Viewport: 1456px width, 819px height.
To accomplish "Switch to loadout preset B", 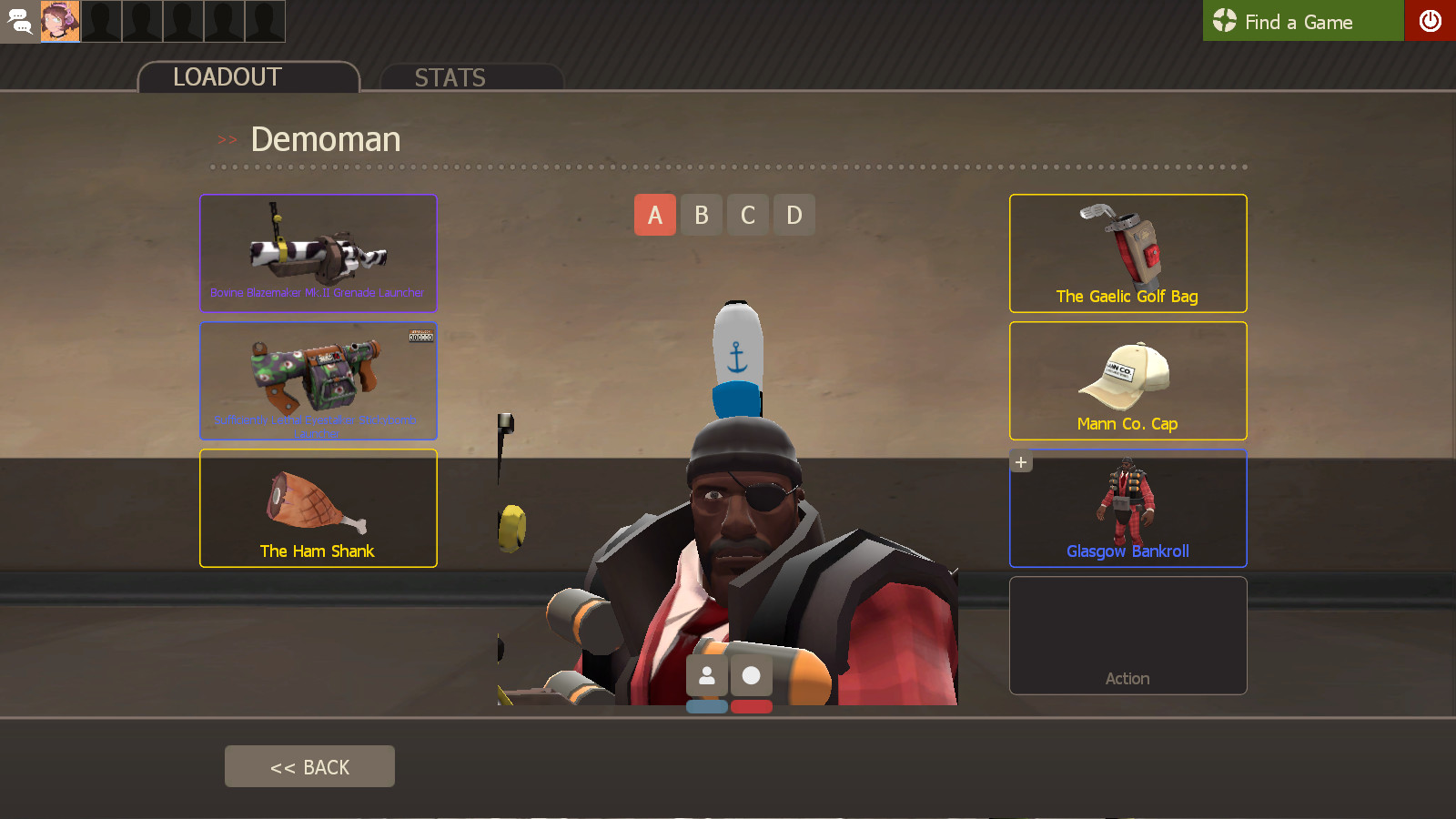I will click(701, 215).
